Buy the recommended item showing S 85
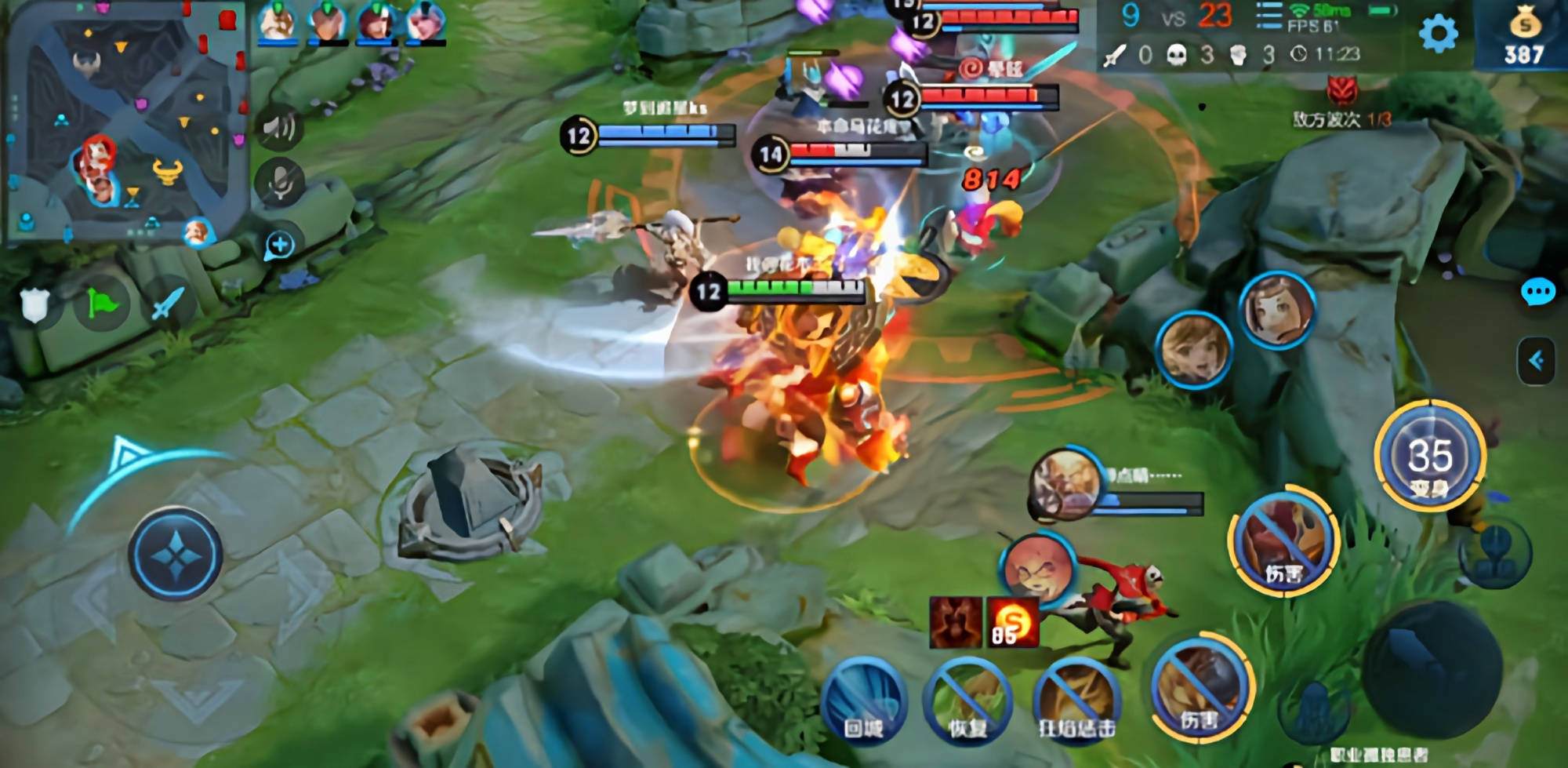1568x768 pixels. tap(1012, 623)
